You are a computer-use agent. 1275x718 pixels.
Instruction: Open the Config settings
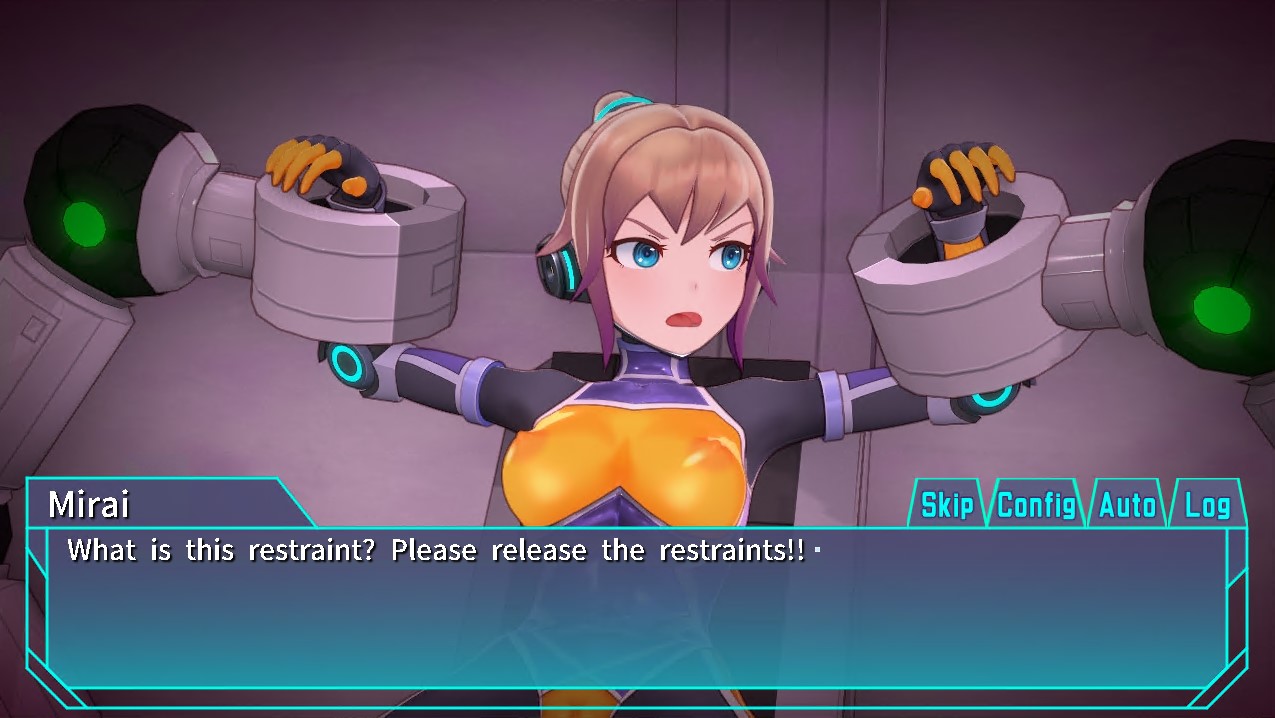click(1036, 505)
